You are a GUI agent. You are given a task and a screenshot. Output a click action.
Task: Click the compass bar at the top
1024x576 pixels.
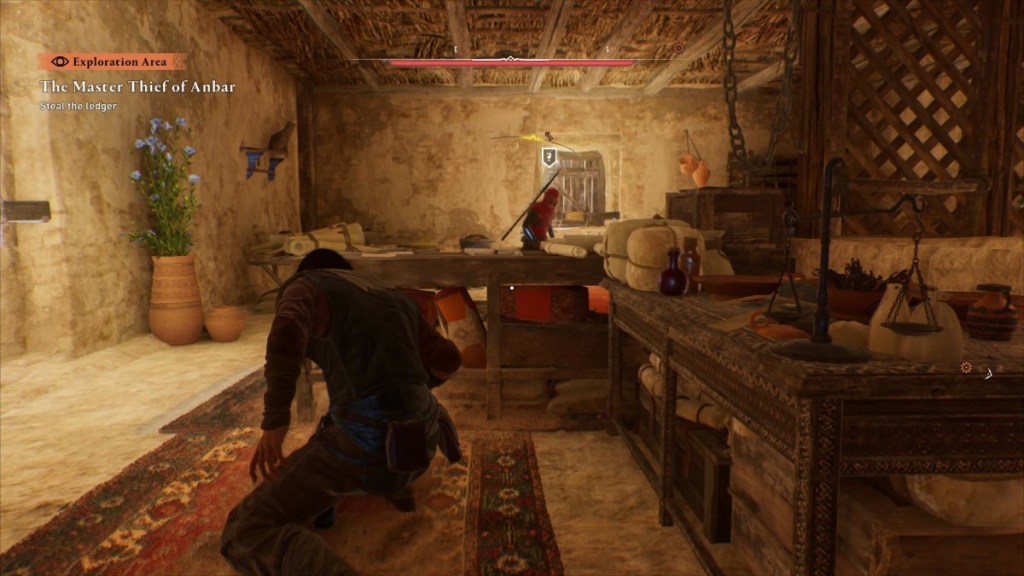tap(511, 62)
